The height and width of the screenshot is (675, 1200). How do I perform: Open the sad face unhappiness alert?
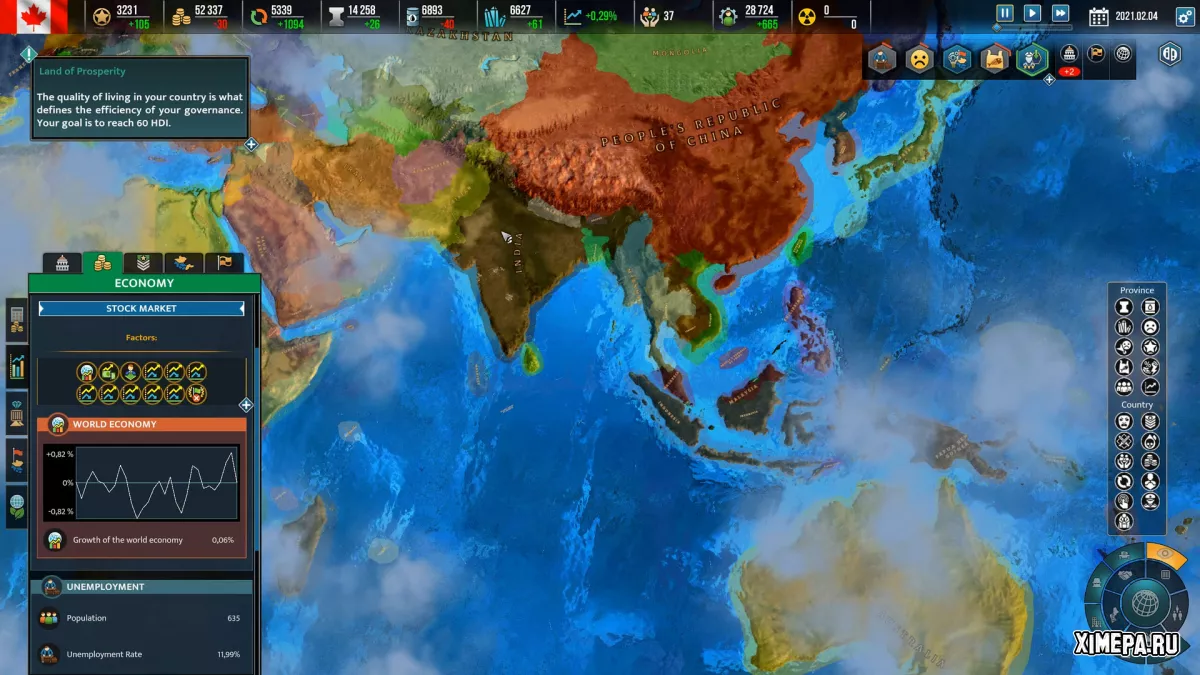coord(918,59)
